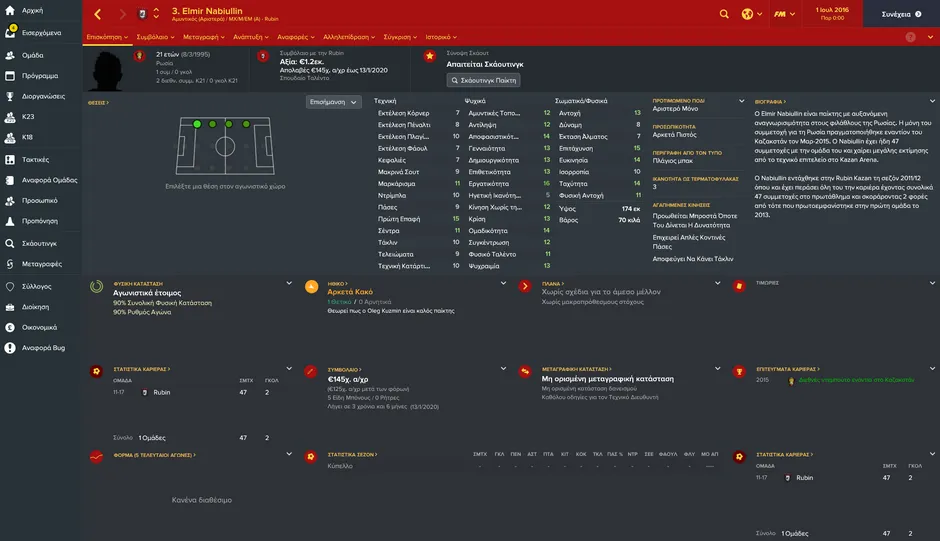The width and height of the screenshot is (940, 541).
Task: Open the Αναφορά Bug sidebar entry
Action: 42,348
